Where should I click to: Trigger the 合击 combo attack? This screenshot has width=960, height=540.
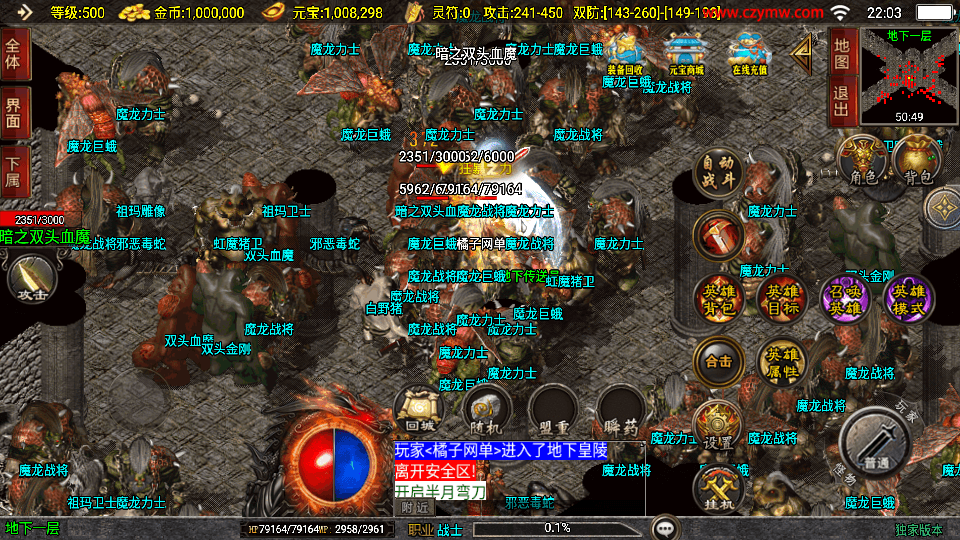[x=718, y=360]
